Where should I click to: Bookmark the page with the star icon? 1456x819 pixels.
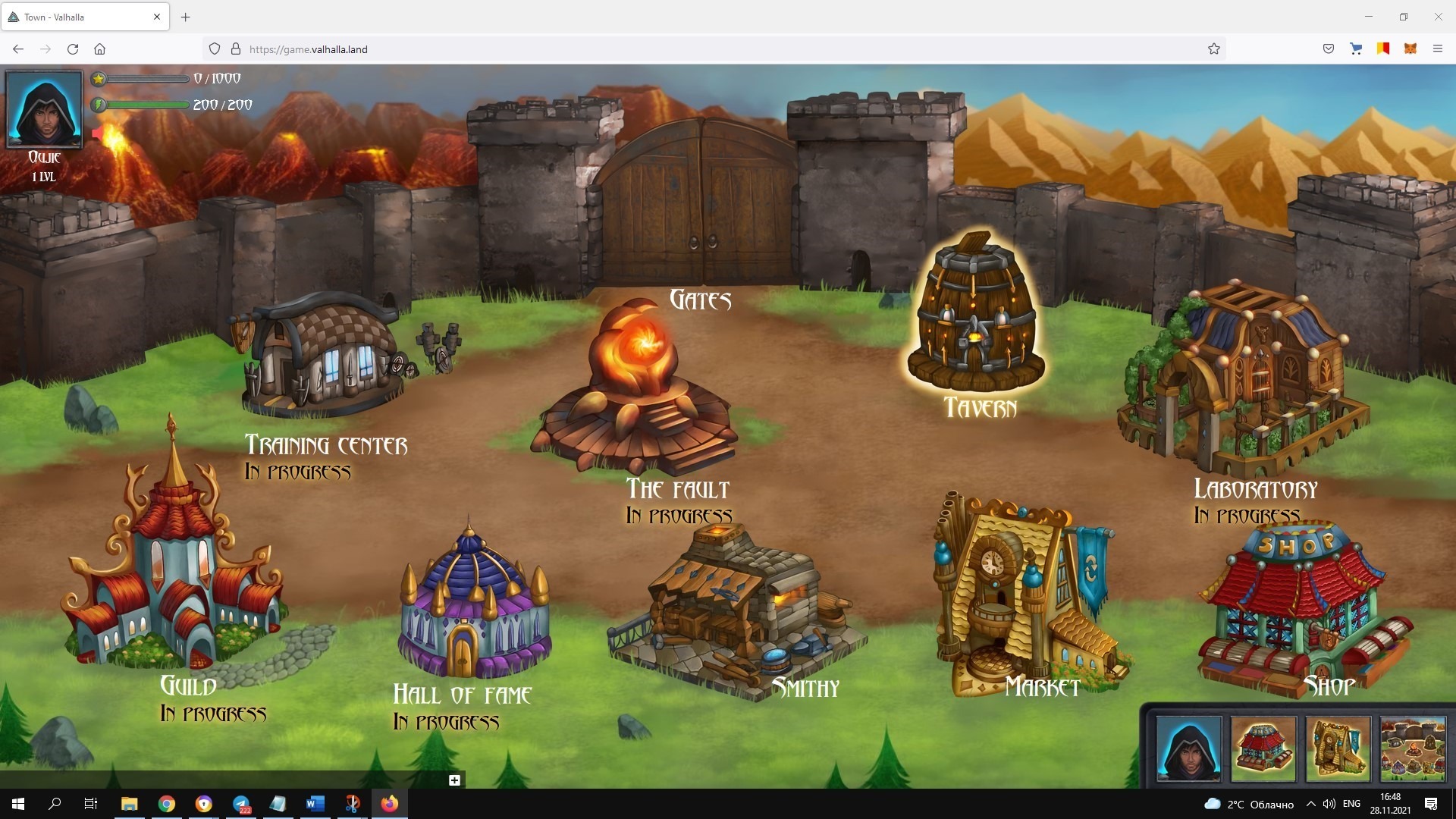(1213, 49)
